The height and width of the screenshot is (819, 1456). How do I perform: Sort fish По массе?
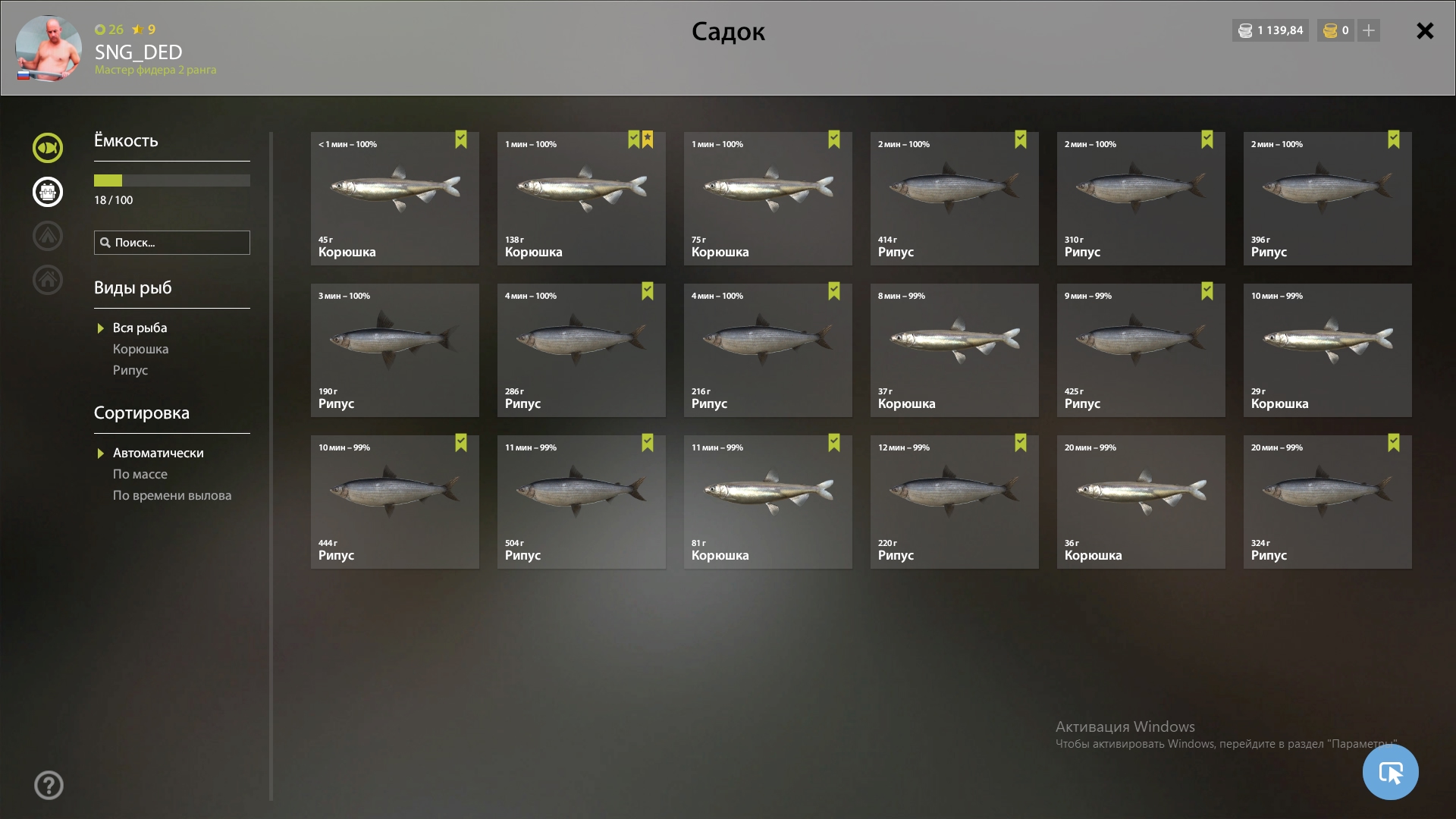[140, 474]
